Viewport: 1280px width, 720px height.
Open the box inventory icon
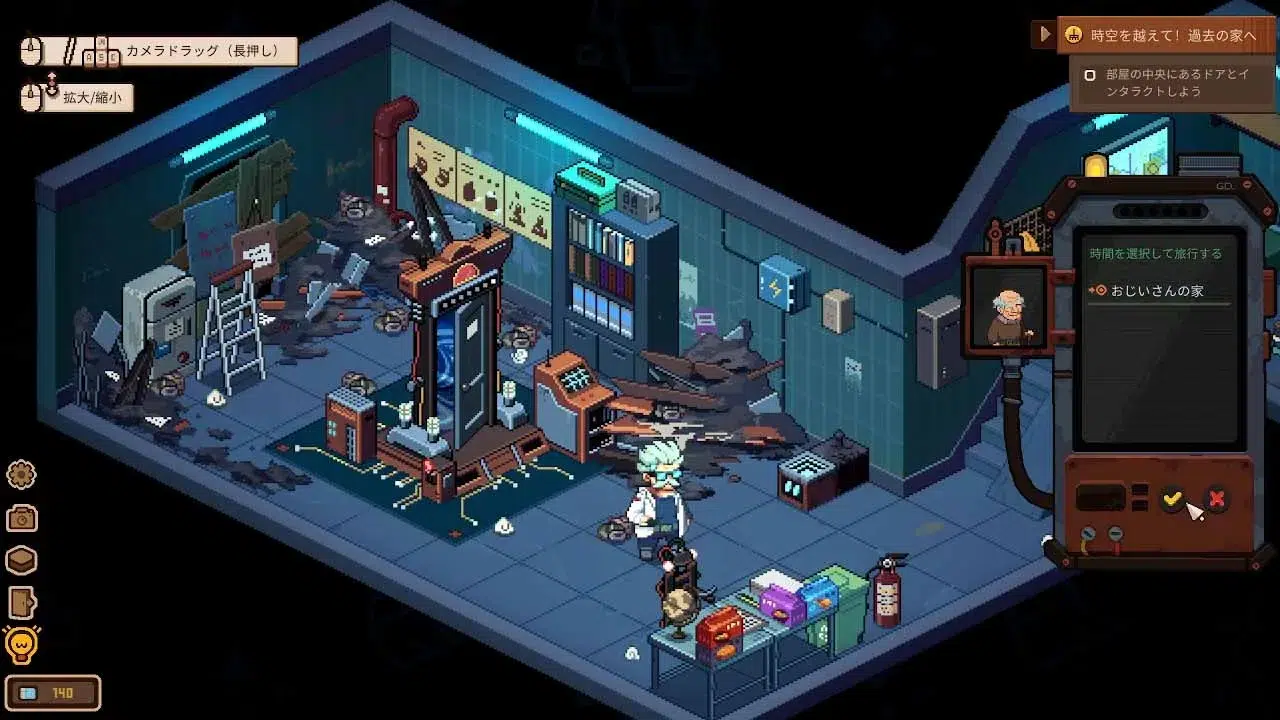click(x=21, y=560)
